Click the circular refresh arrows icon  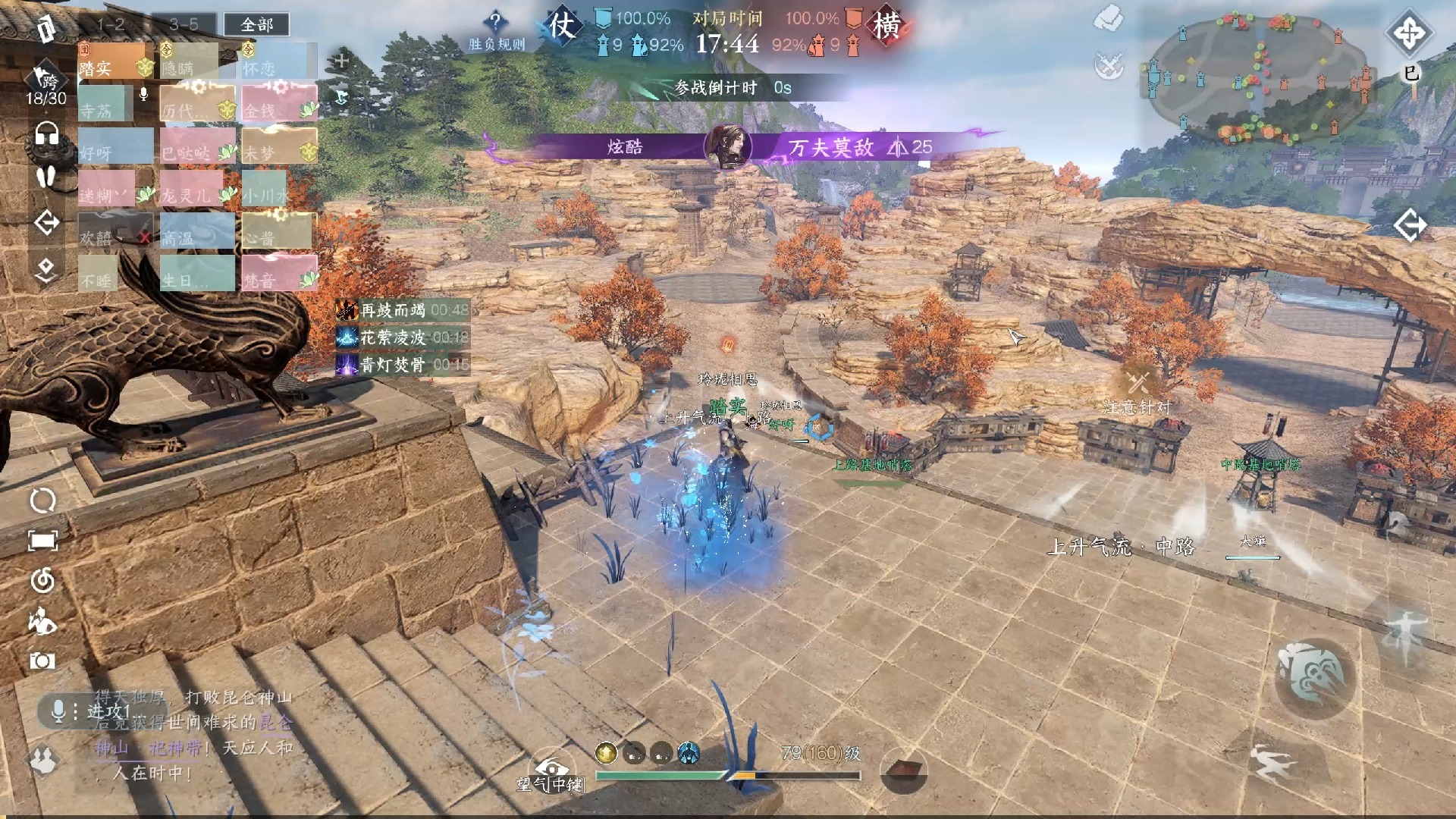click(x=42, y=500)
